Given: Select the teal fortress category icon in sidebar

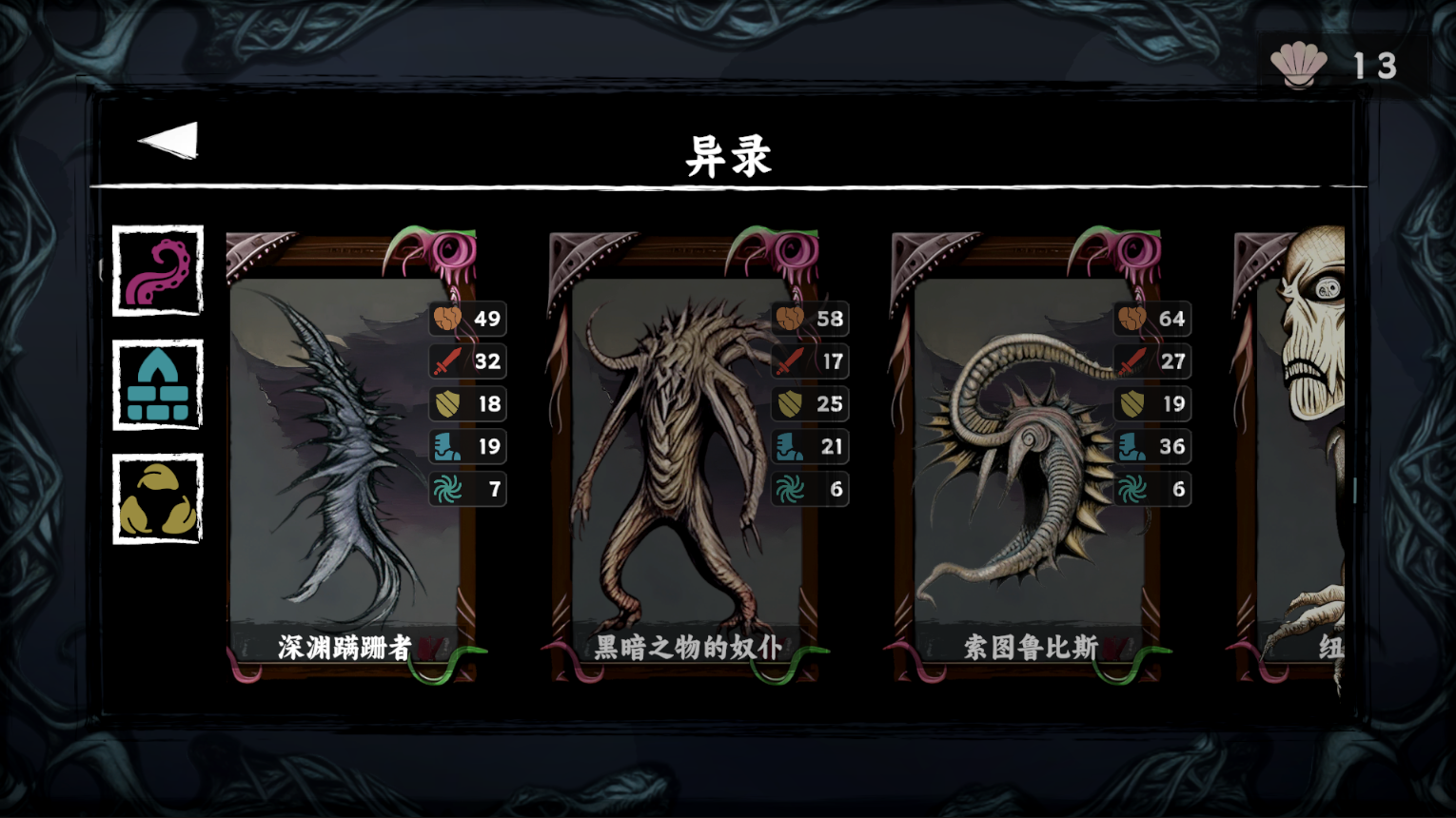Looking at the screenshot, I should tap(158, 385).
